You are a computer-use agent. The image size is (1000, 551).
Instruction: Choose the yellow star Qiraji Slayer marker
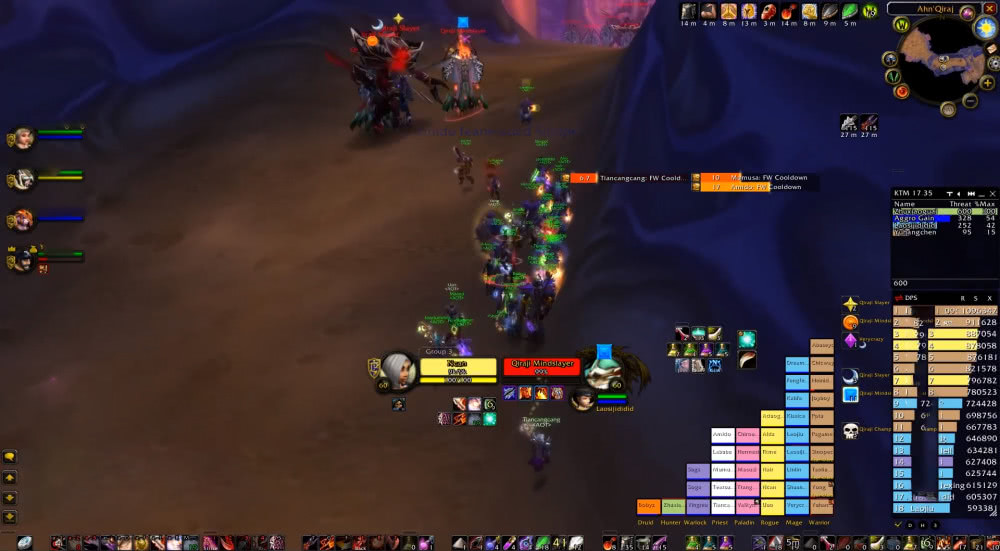click(x=850, y=303)
